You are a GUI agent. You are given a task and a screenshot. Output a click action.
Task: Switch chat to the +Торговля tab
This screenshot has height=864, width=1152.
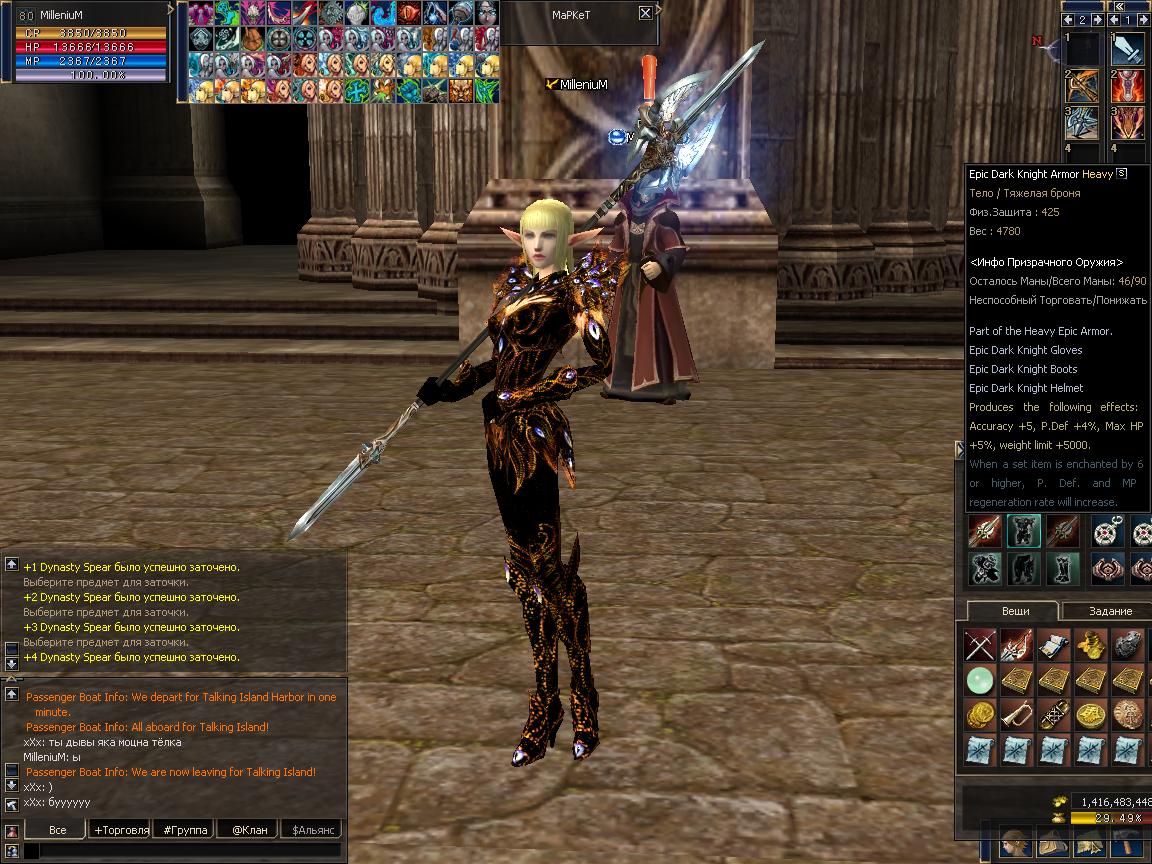click(121, 830)
